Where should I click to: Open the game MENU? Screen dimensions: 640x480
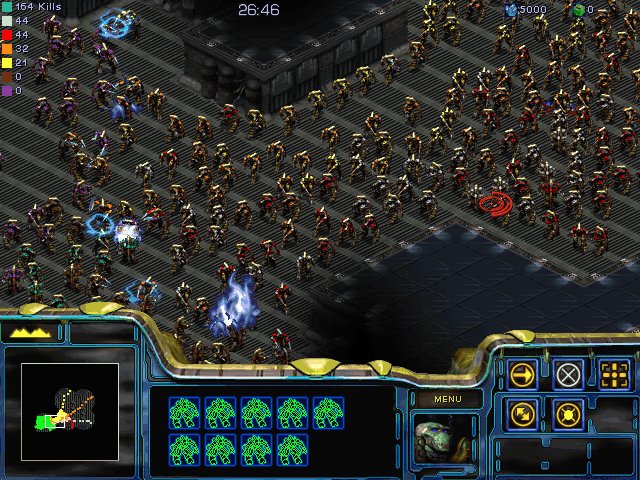[x=447, y=399]
